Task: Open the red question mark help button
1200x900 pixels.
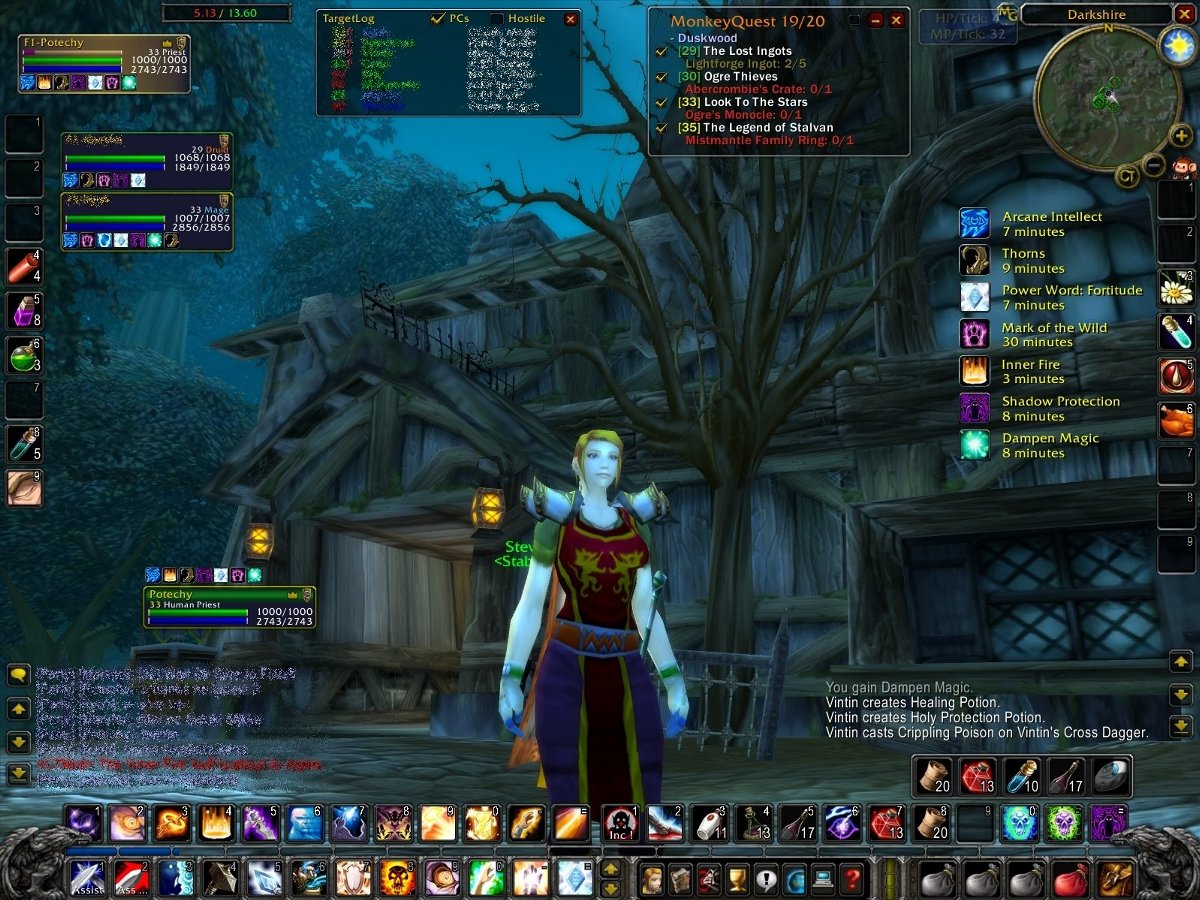Action: 851,880
